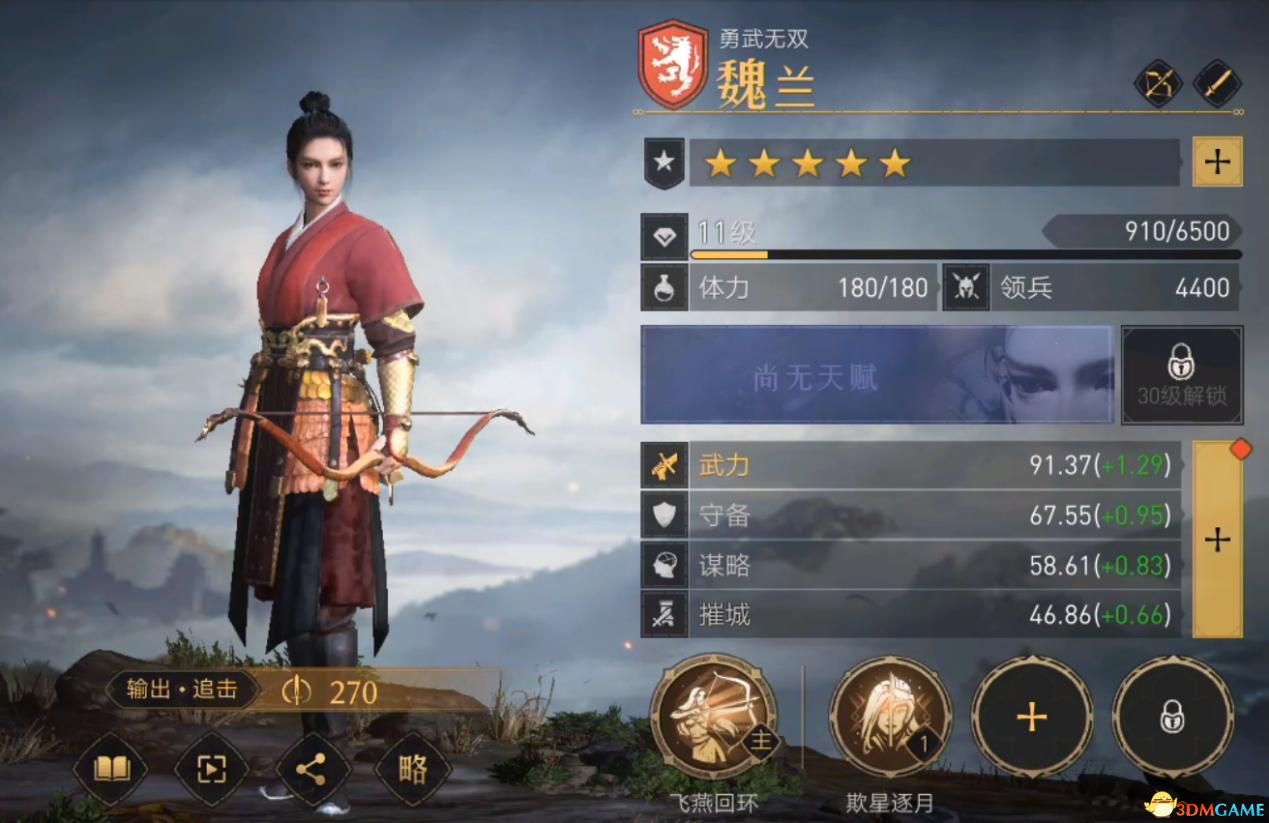Add a skill in the empty plus slot
1269x823 pixels.
(1031, 716)
